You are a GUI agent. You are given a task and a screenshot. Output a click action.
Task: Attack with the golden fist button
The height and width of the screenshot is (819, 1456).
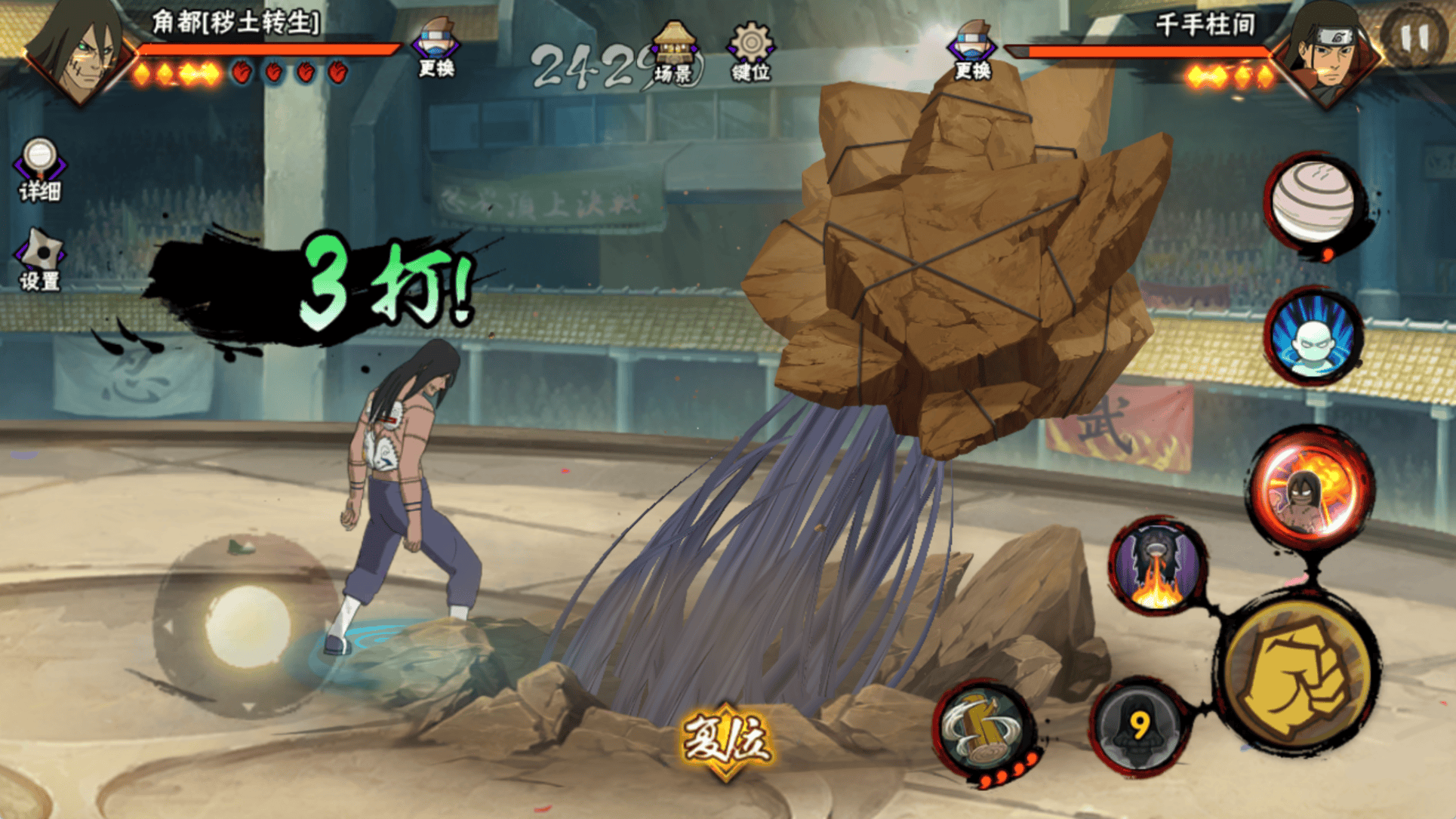click(x=1298, y=676)
